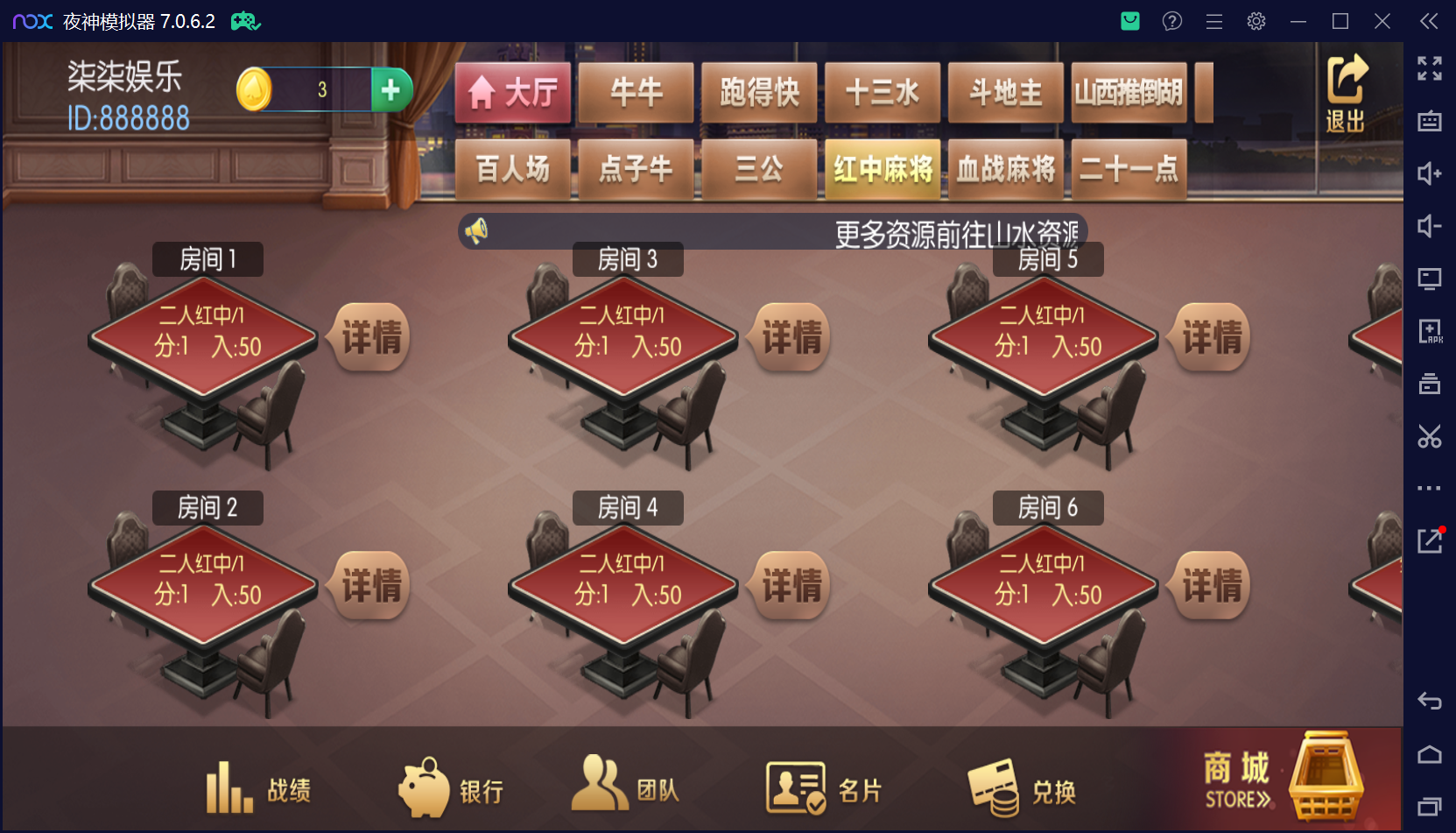This screenshot has width=1456, height=833.
Task: Increase emulator volume
Action: tap(1430, 174)
